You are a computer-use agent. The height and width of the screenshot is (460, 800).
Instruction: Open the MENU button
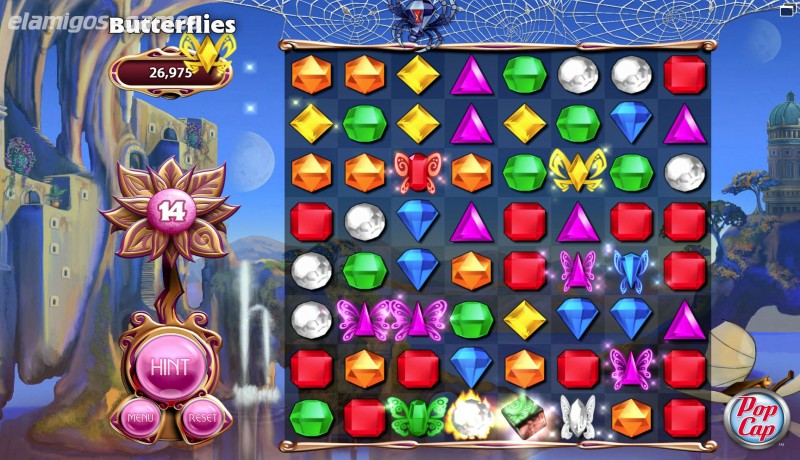pos(140,416)
